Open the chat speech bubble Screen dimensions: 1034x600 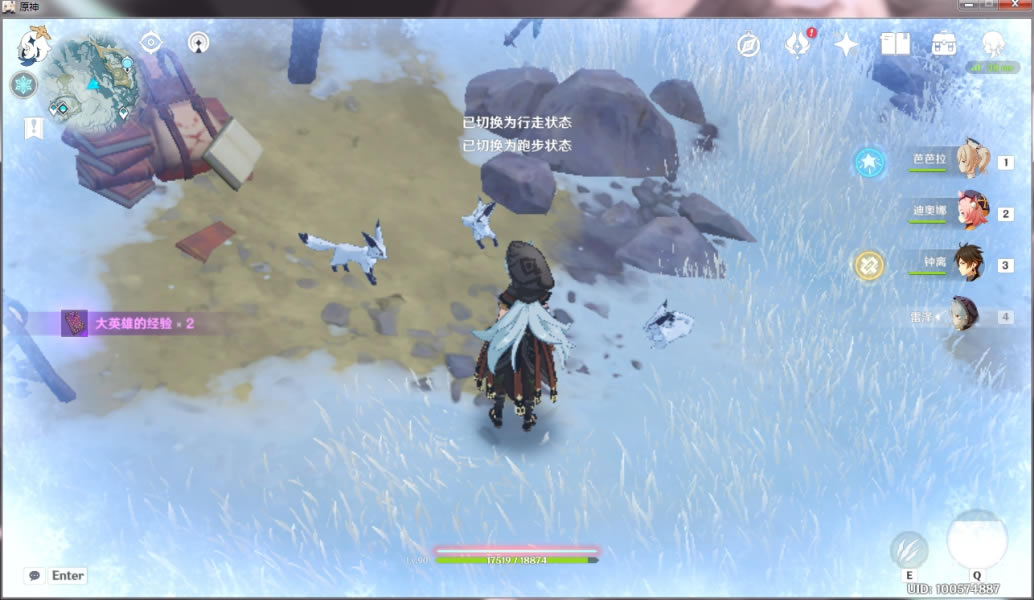(x=35, y=575)
